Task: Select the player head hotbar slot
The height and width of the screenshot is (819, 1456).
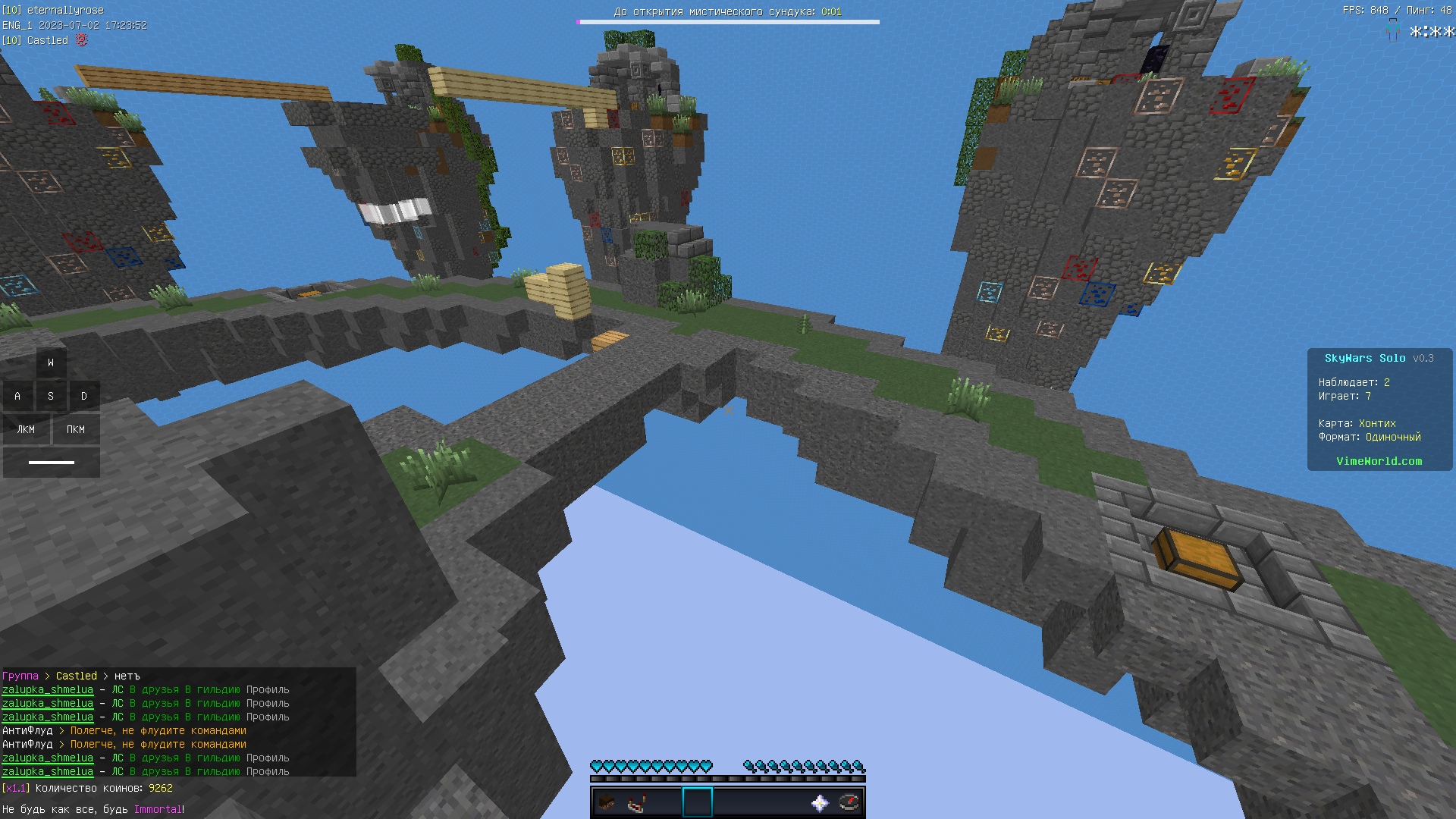Action: [607, 802]
